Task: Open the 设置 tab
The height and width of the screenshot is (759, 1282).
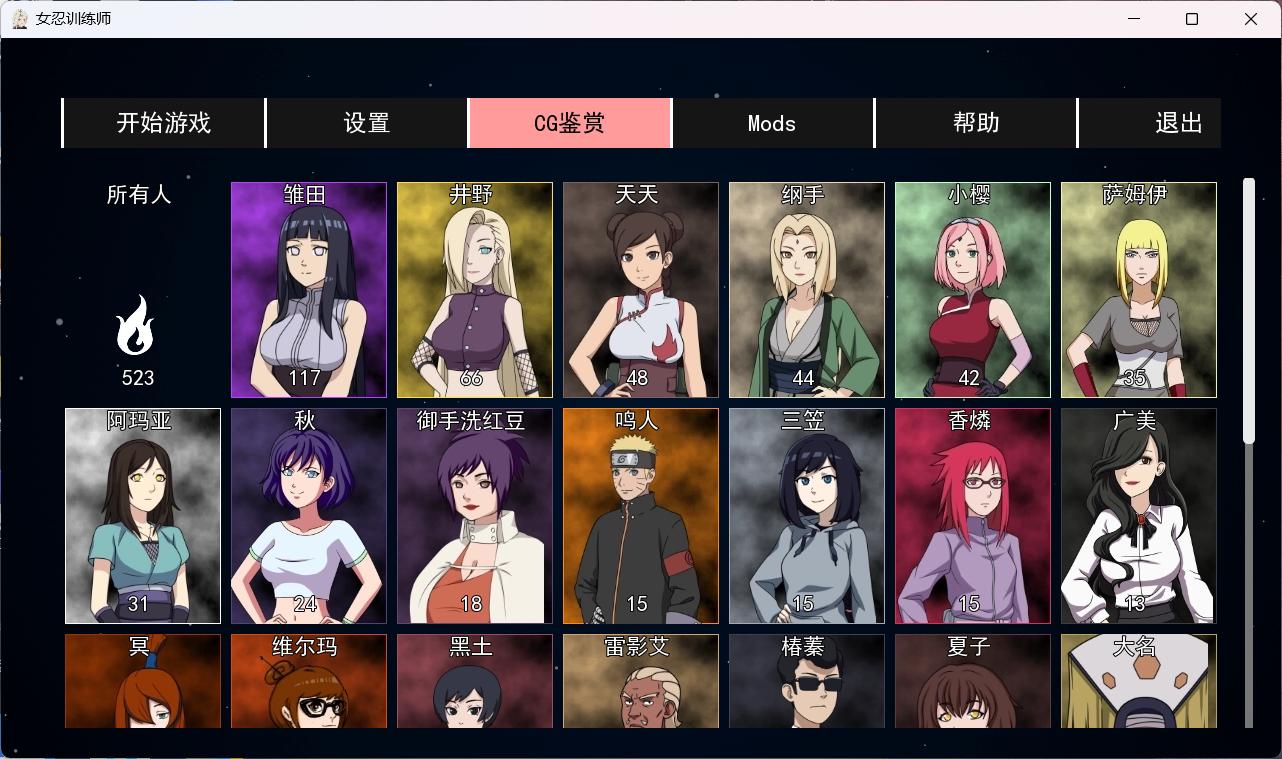Action: 366,122
